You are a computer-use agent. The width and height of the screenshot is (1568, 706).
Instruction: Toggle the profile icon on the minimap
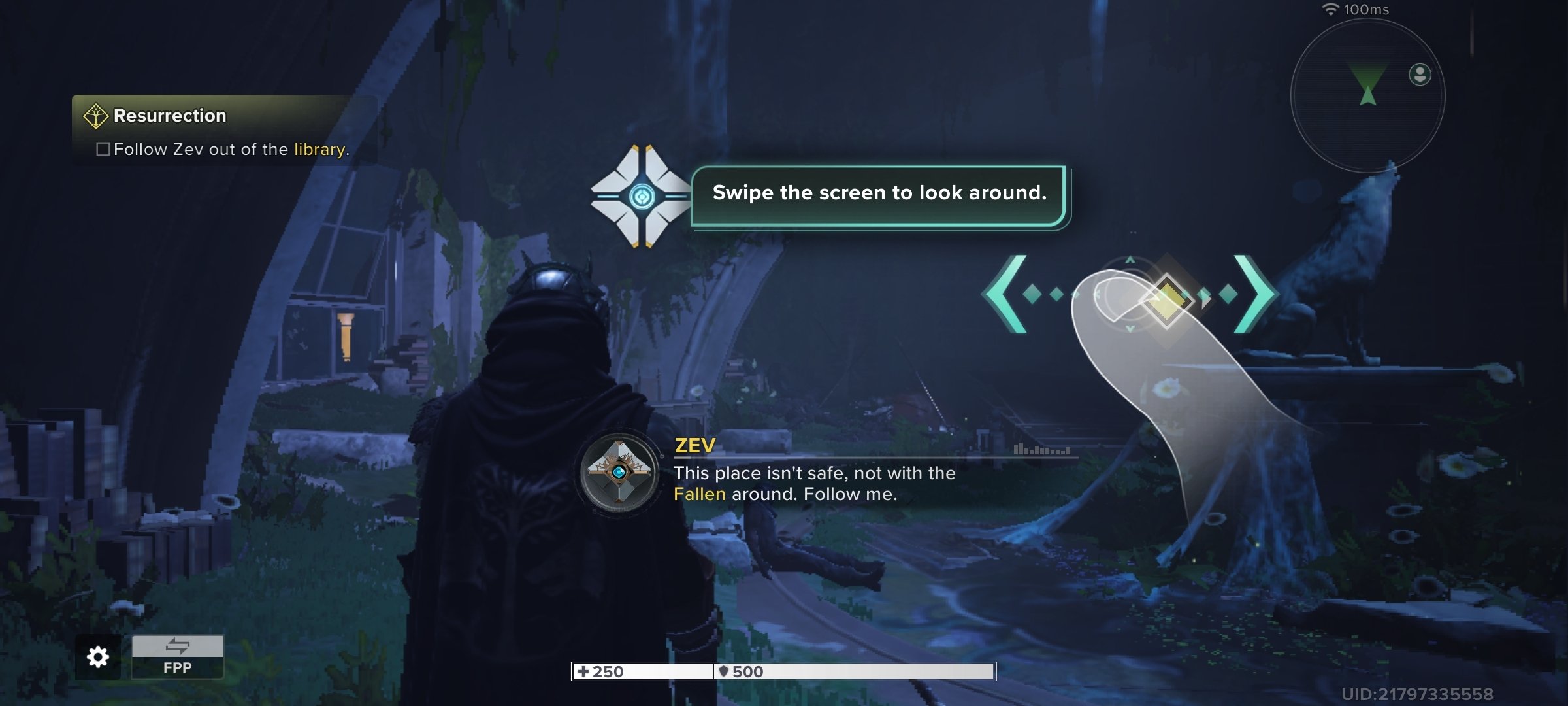coord(1419,74)
